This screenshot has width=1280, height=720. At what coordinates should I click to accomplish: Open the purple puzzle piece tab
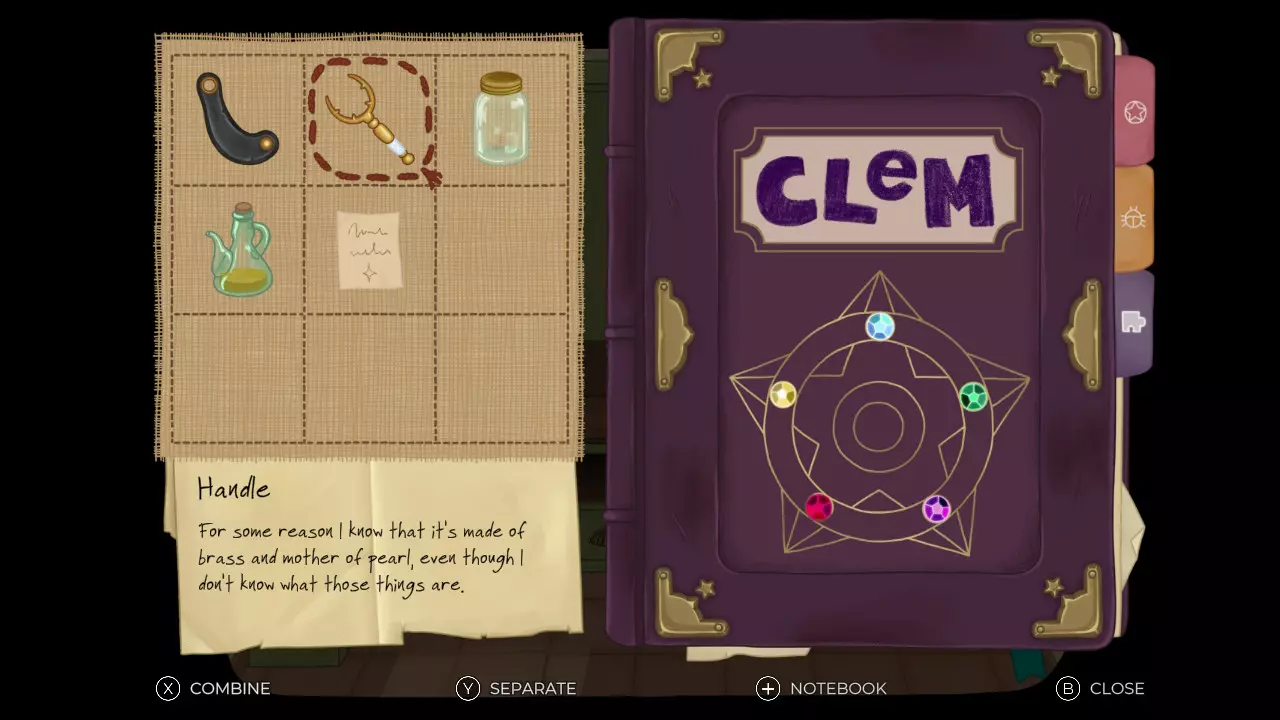(1134, 322)
